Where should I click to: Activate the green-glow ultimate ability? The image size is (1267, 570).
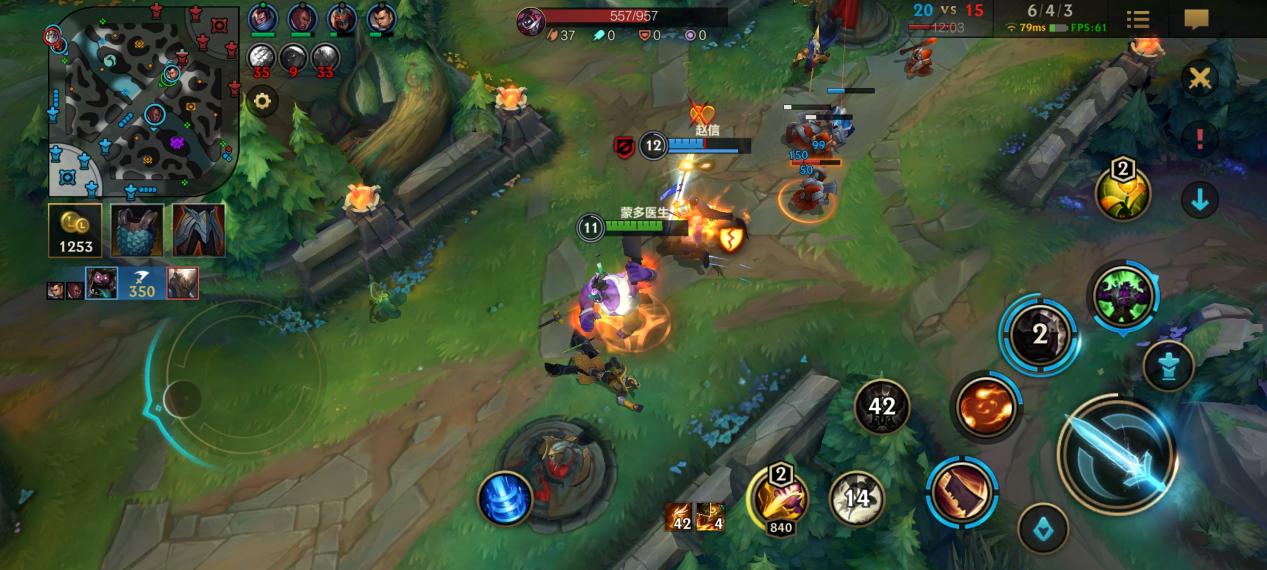[1123, 295]
